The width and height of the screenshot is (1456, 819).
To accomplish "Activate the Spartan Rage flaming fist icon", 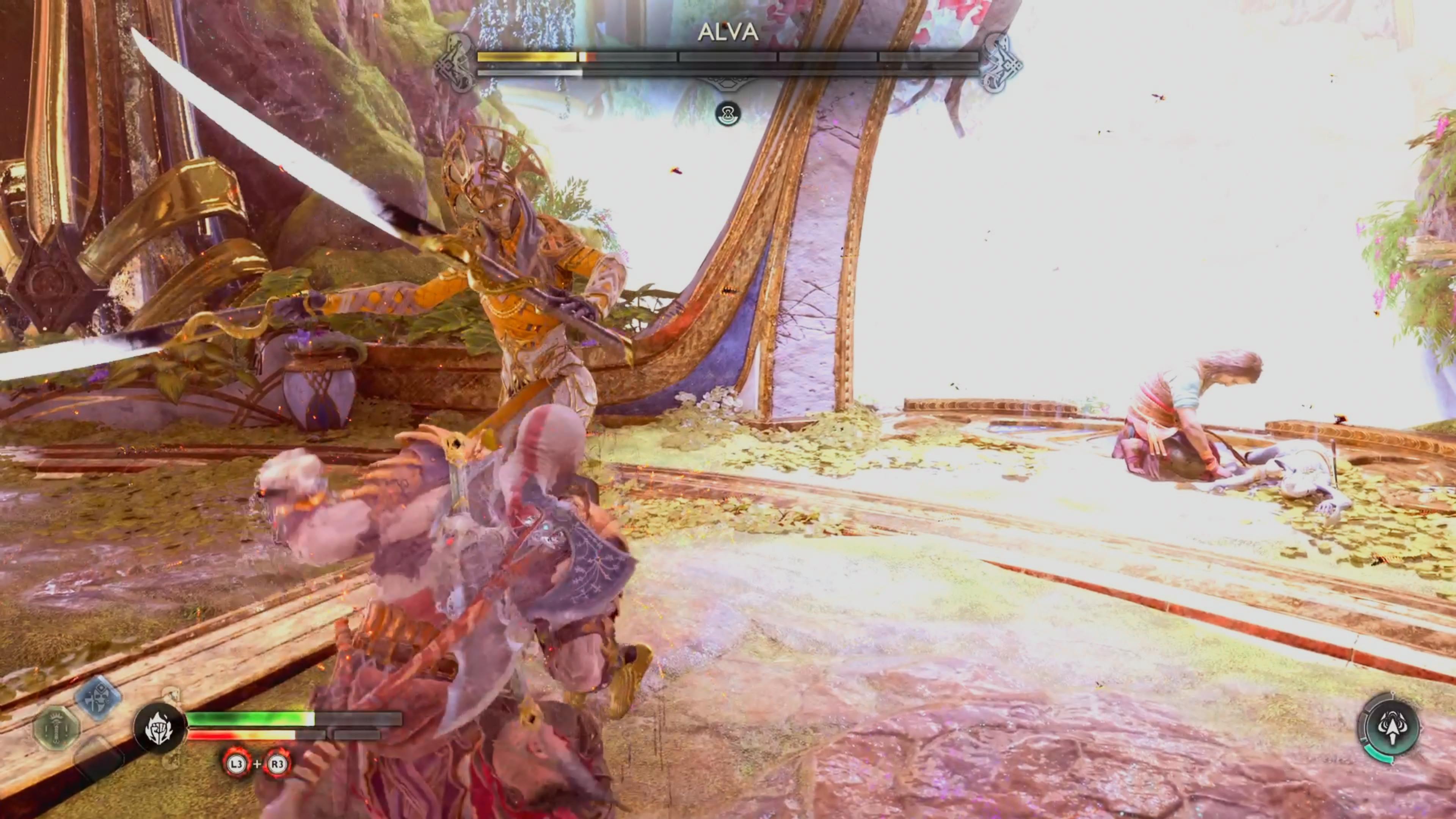I will [x=159, y=728].
